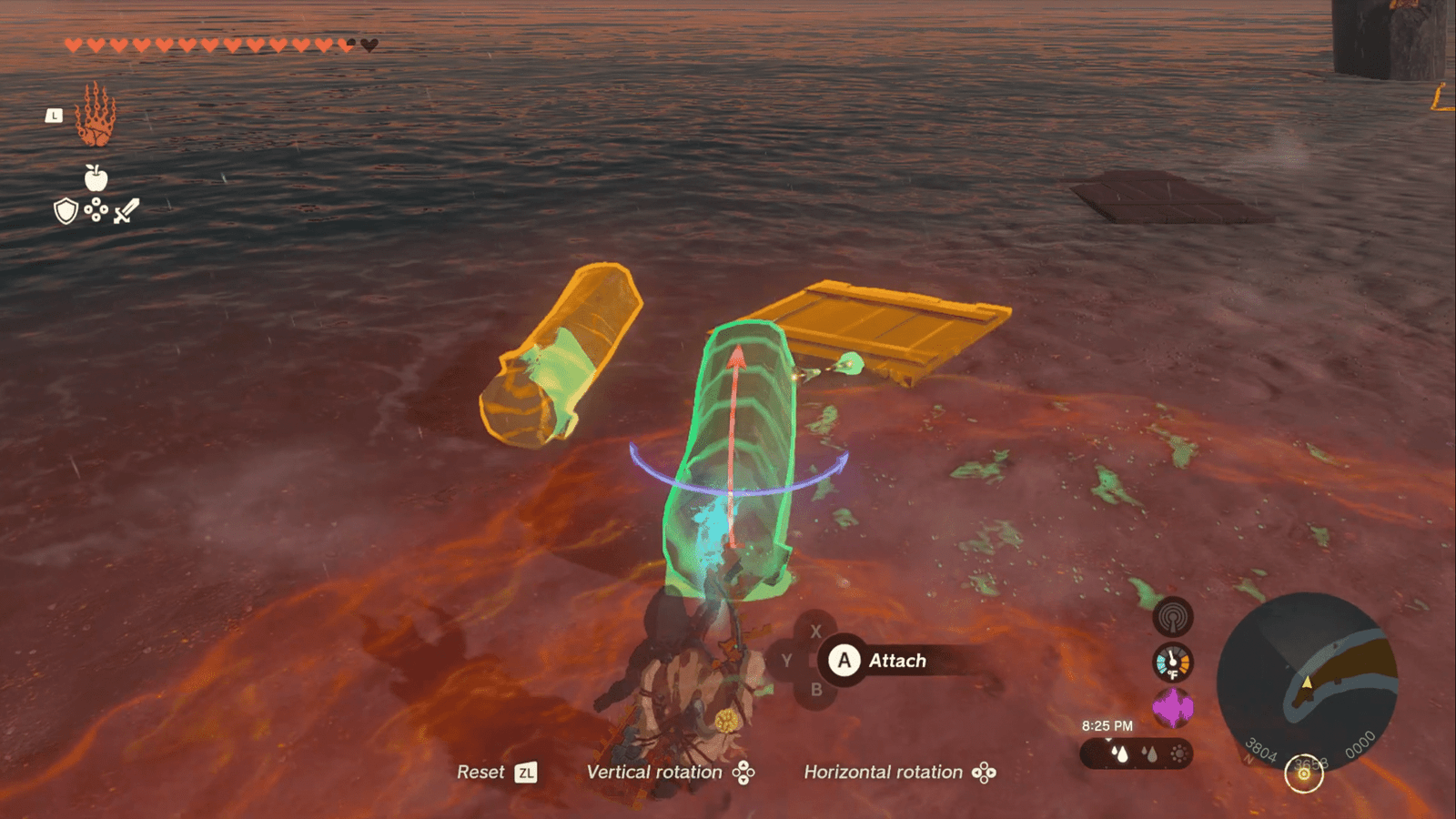Click the purple sage ability icon
Image resolution: width=1456 pixels, height=819 pixels.
[1172, 707]
